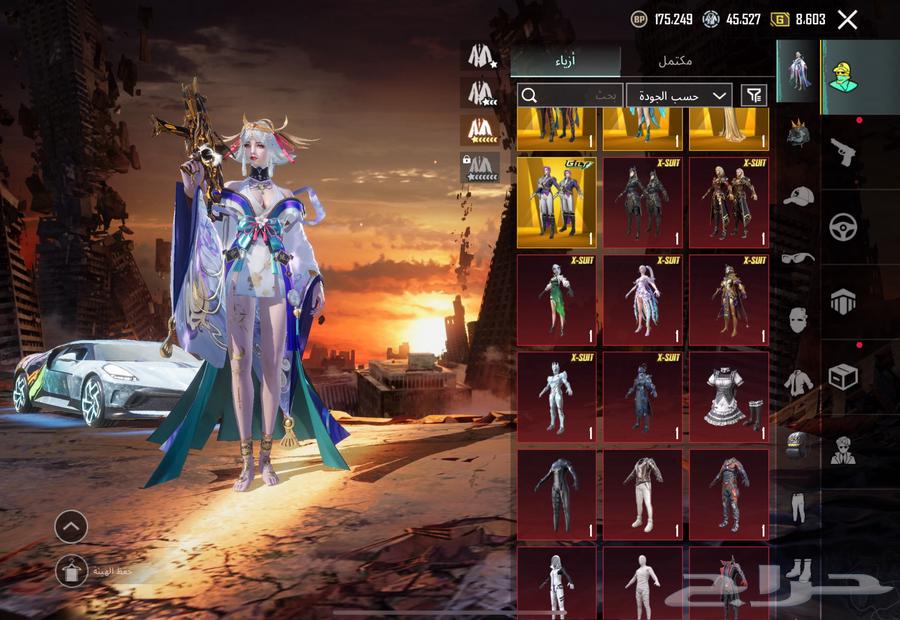900x620 pixels.
Task: Choose the green dress X-Suit outfit
Action: click(557, 300)
